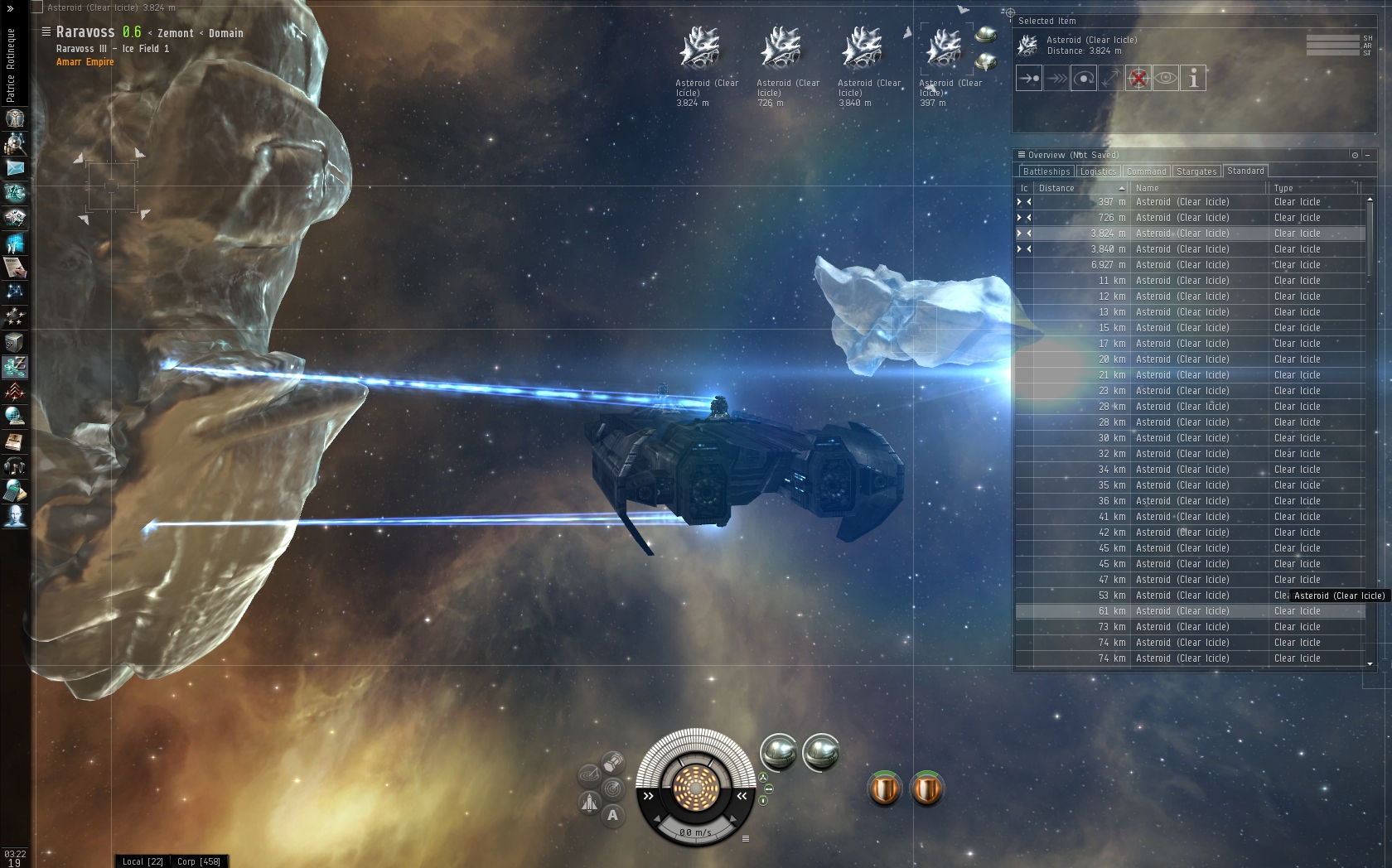The height and width of the screenshot is (868, 1392).
Task: Open the Corp [458] chat channel
Action: coord(198,861)
